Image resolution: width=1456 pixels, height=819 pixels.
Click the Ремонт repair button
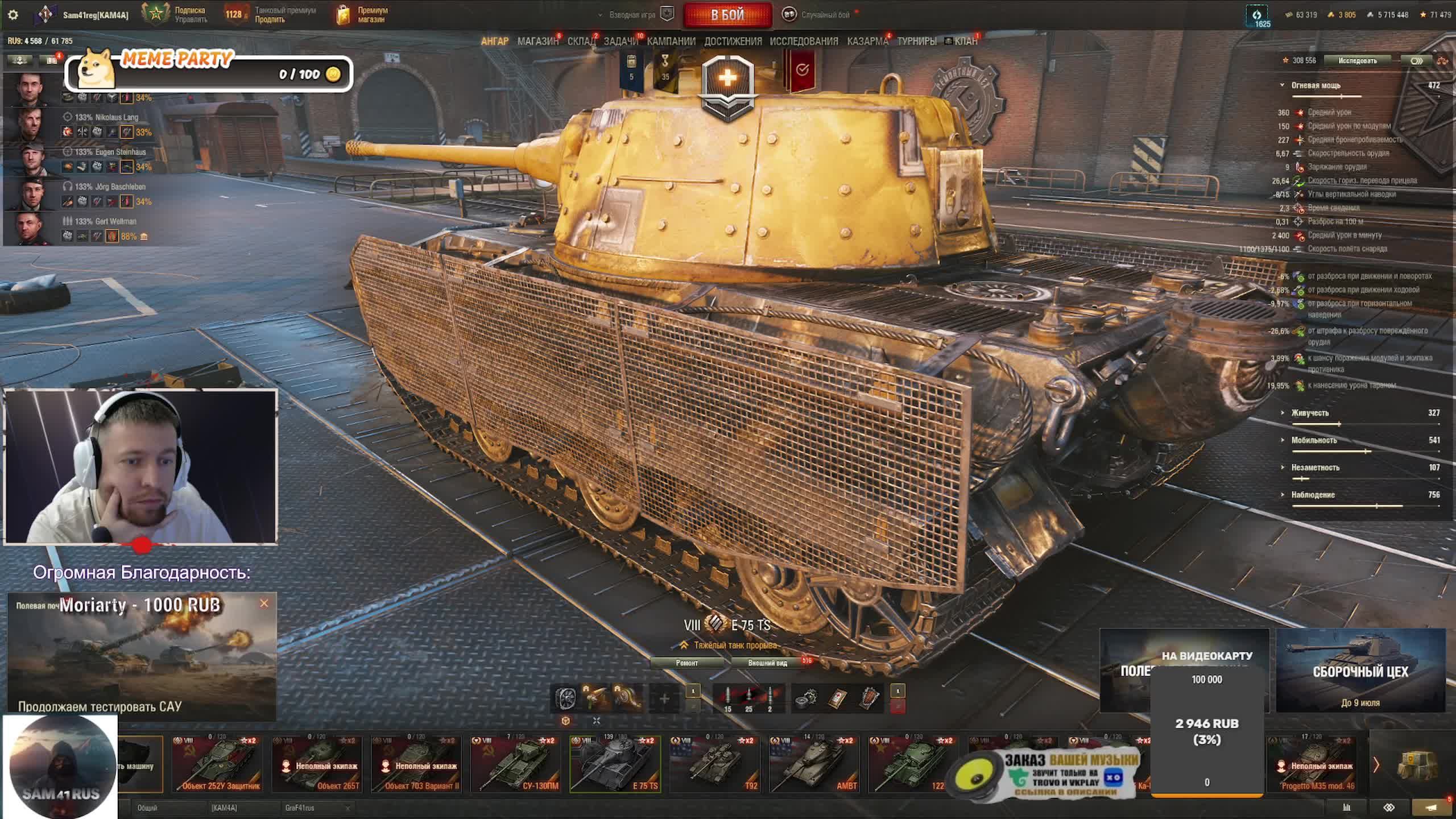pos(686,663)
